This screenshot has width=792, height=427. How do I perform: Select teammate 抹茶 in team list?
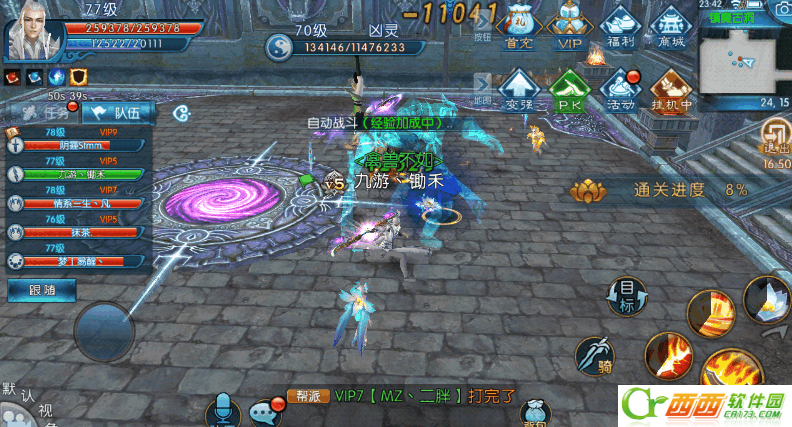pos(78,231)
